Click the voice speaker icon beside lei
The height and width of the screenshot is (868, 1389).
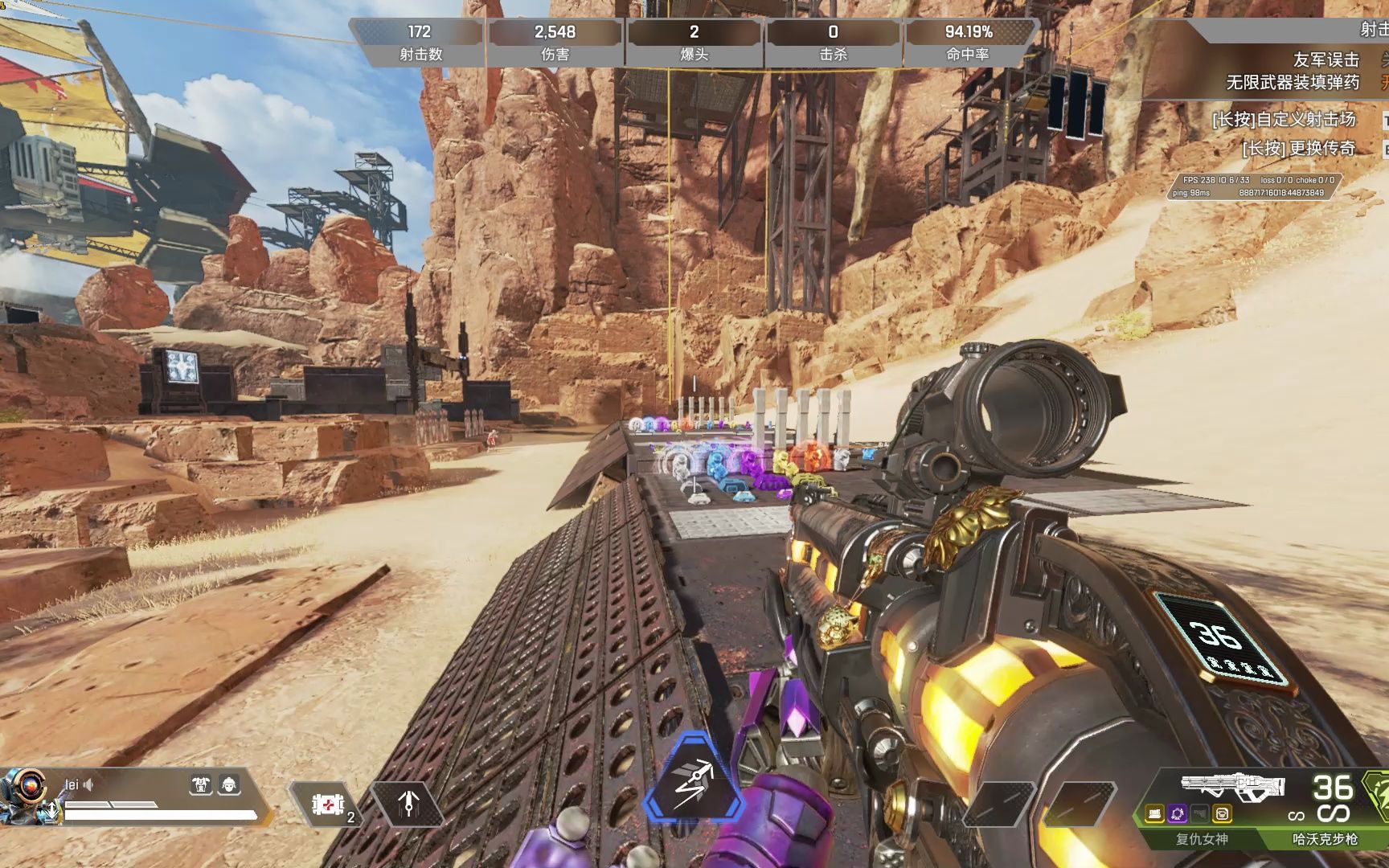(x=88, y=784)
